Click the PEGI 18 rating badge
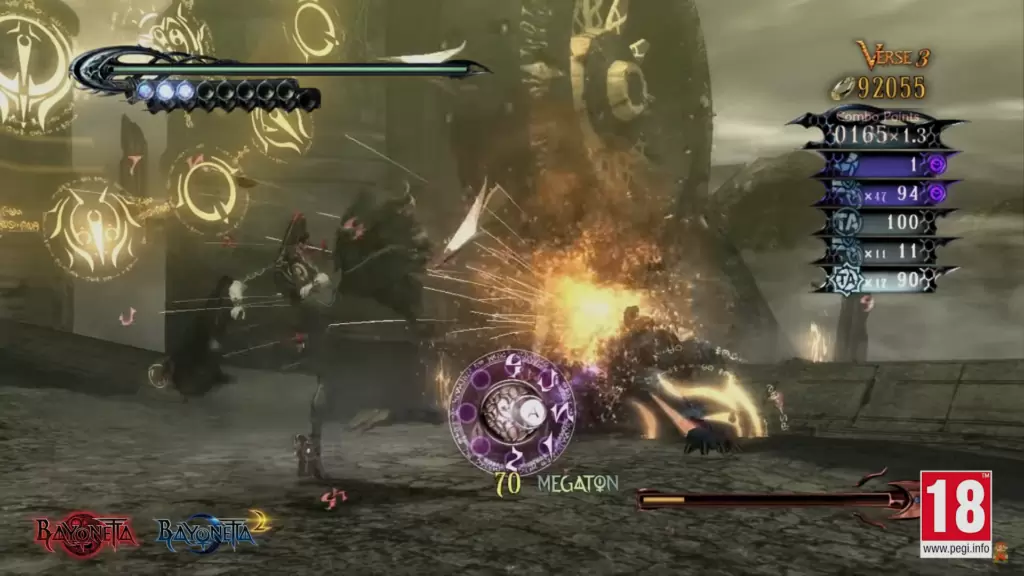 point(955,513)
